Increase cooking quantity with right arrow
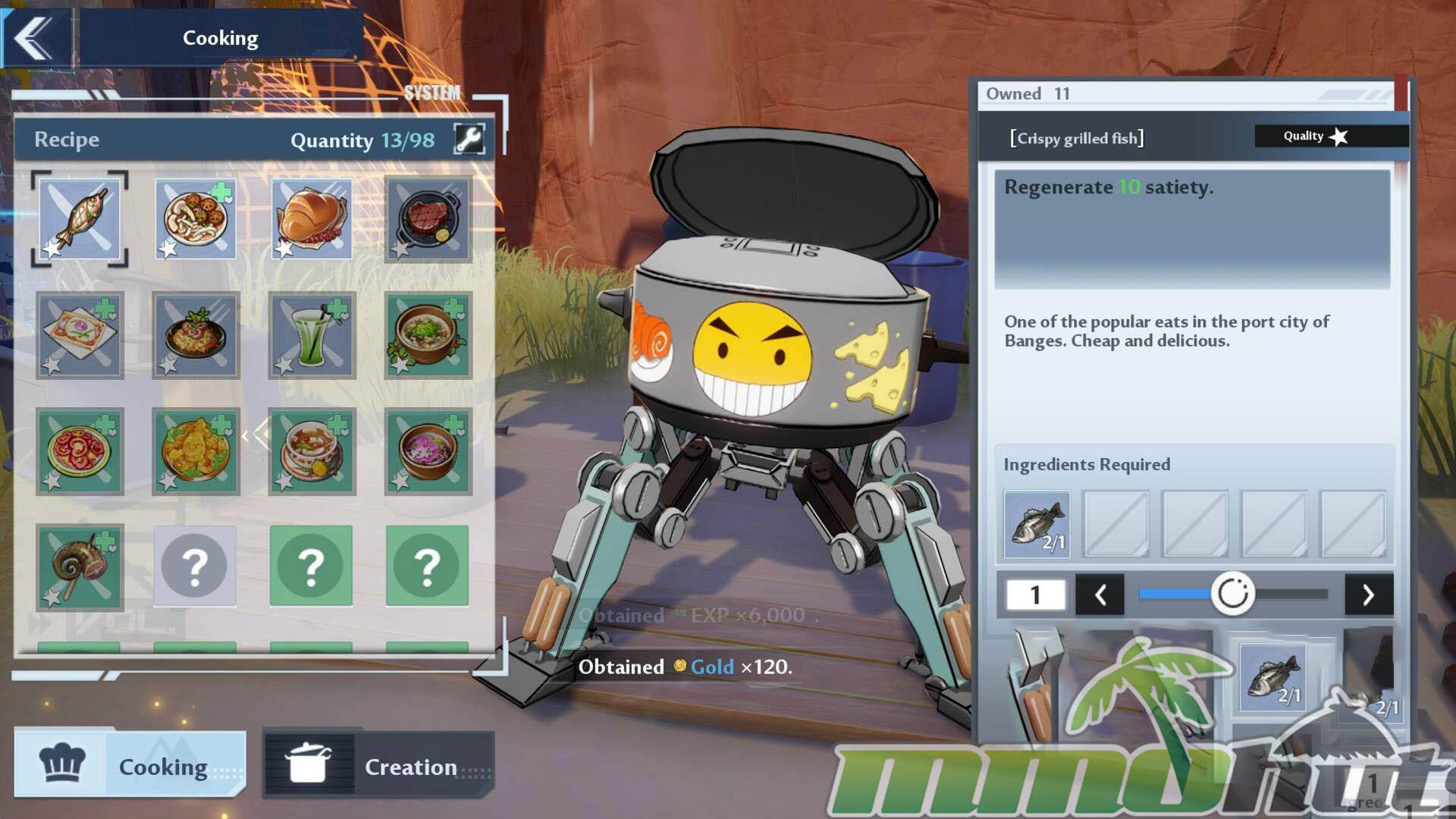This screenshot has width=1456, height=819. (x=1368, y=595)
